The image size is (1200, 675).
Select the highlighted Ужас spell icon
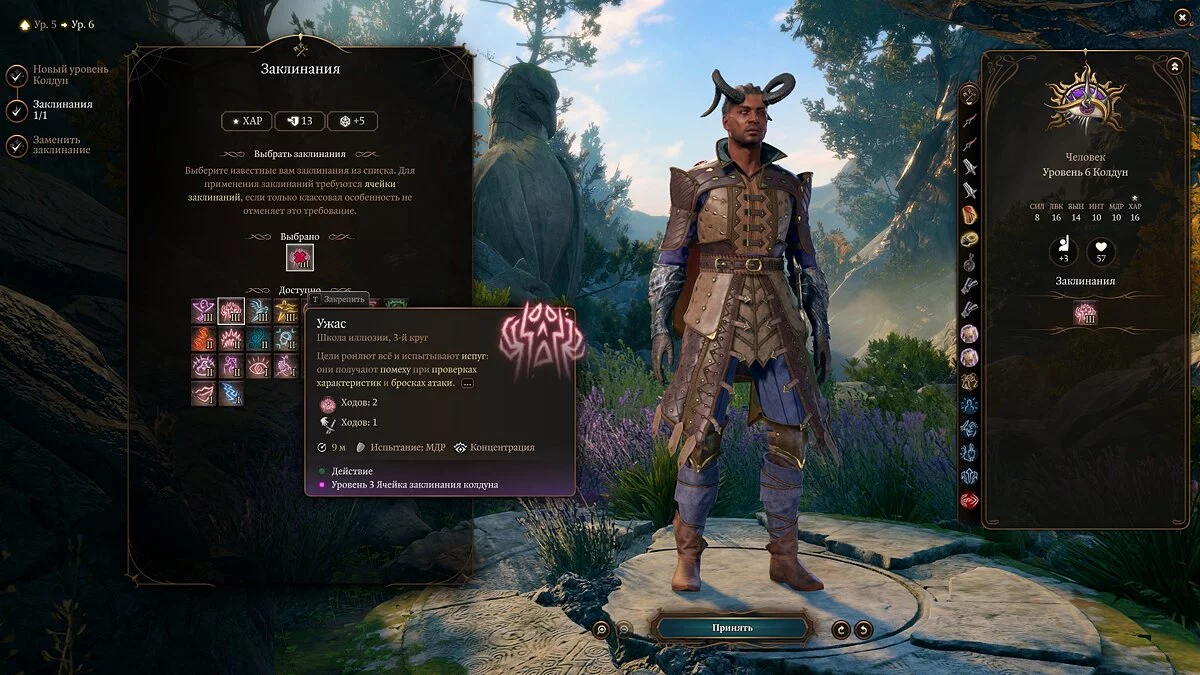point(232,311)
